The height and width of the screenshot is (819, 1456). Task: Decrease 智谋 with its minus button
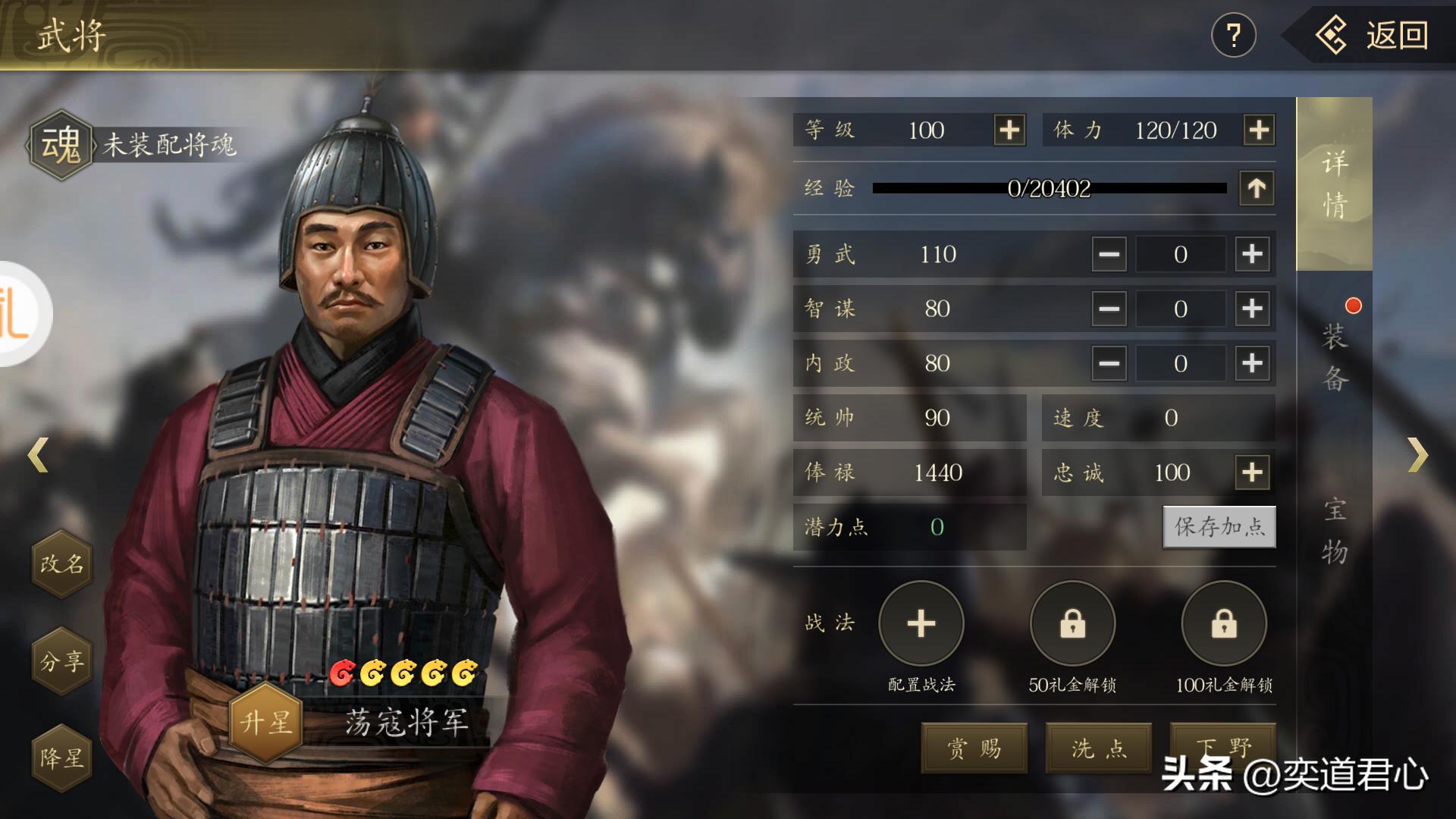(1108, 309)
